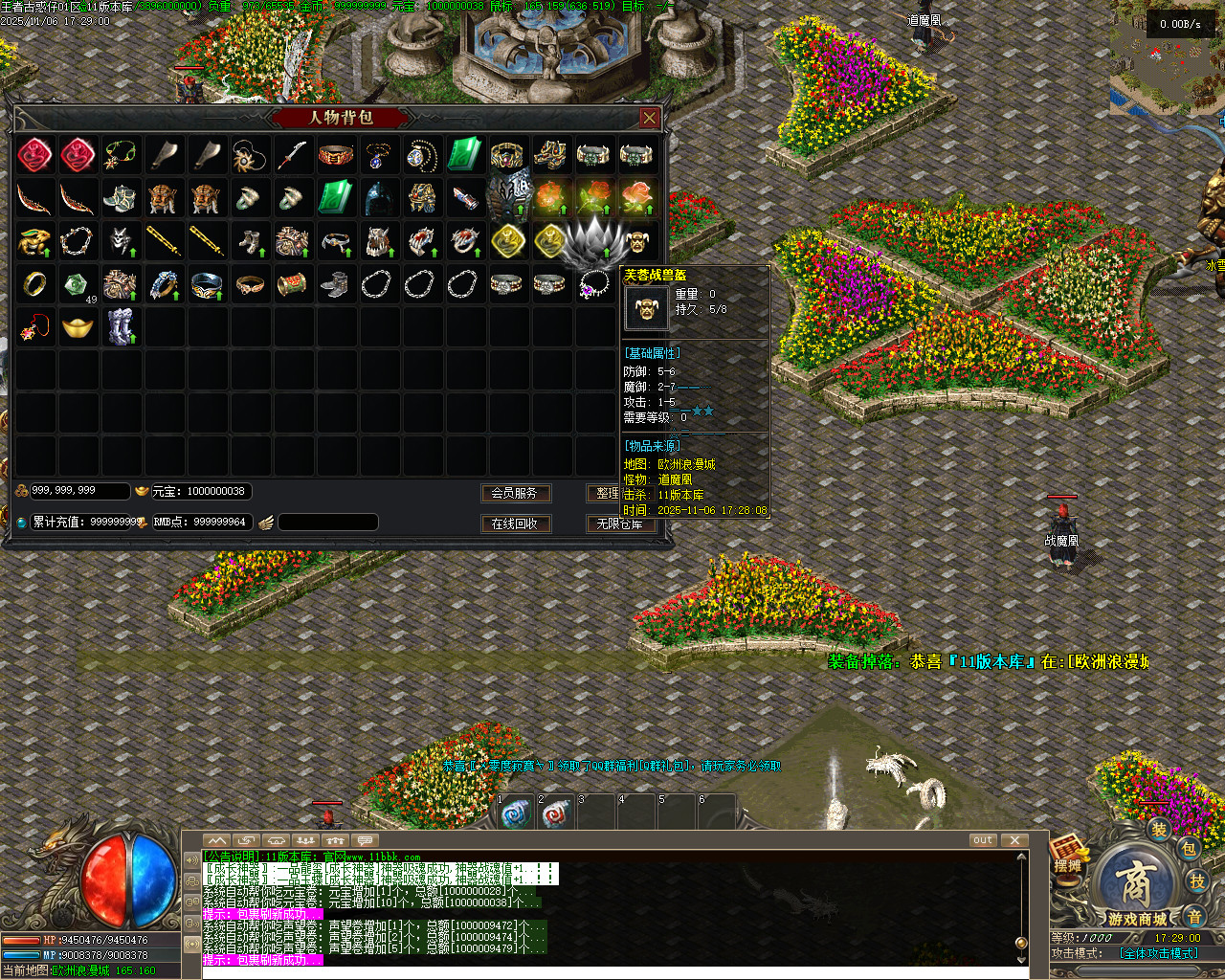This screenshot has width=1225, height=980.
Task: Open the 会员服务 member service button
Action: 515,493
